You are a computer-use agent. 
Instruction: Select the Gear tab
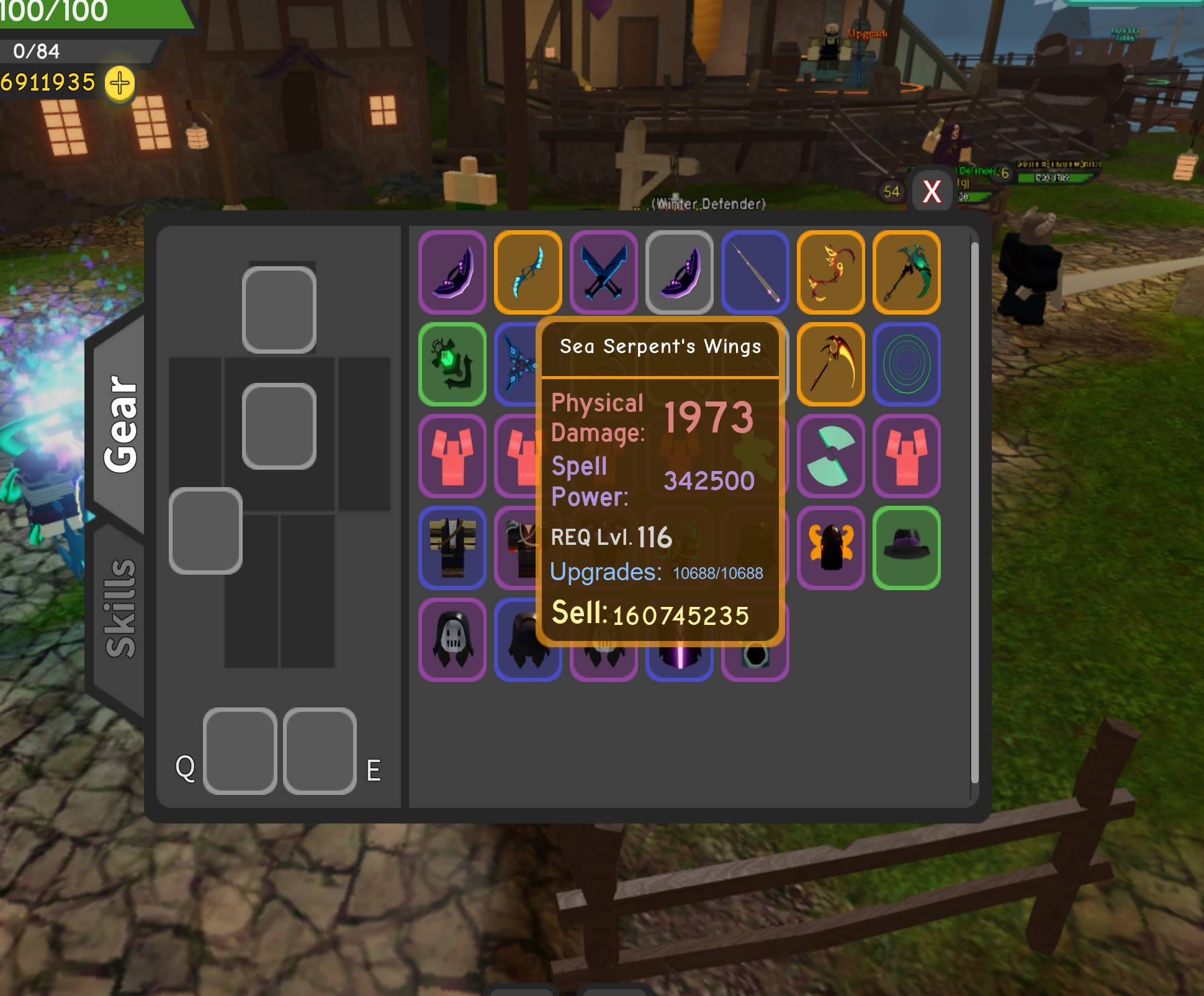point(120,423)
